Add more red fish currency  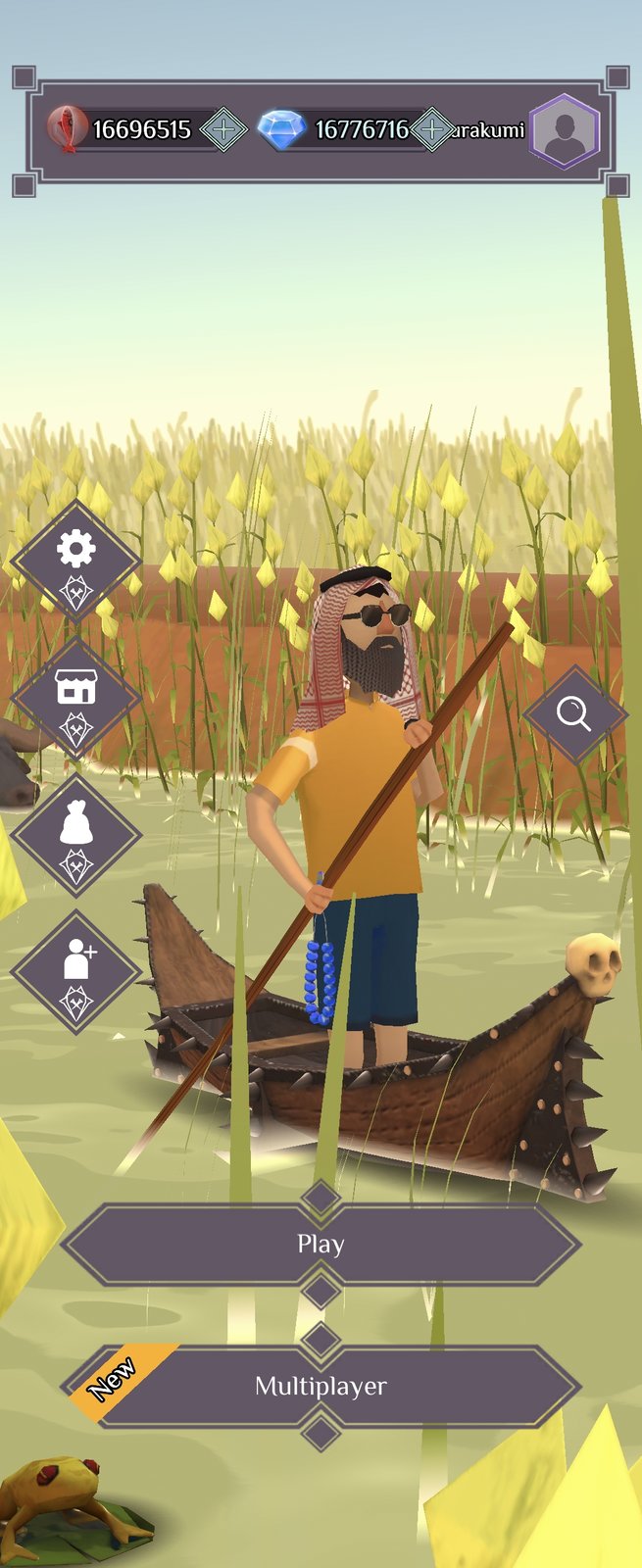point(223,129)
